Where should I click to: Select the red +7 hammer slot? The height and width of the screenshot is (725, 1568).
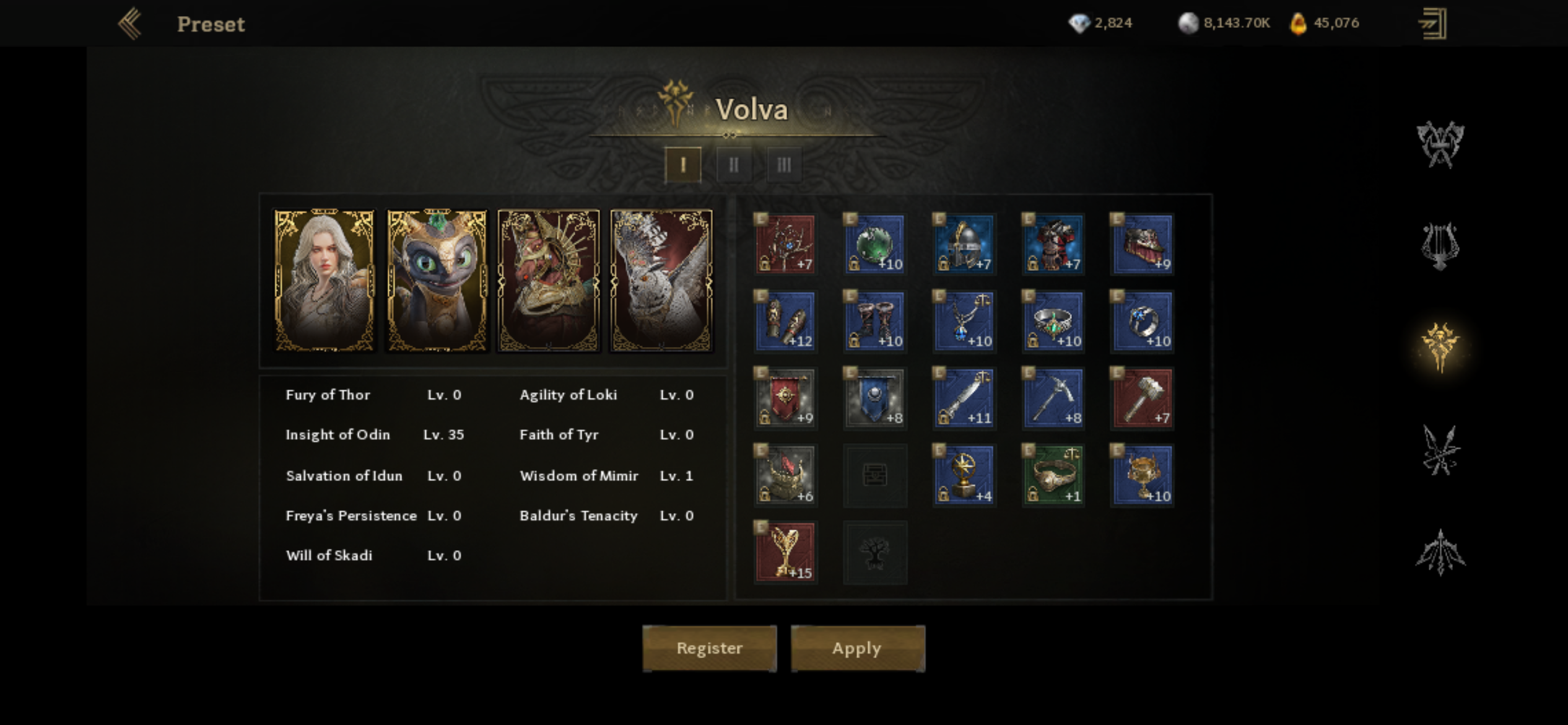[x=1143, y=398]
